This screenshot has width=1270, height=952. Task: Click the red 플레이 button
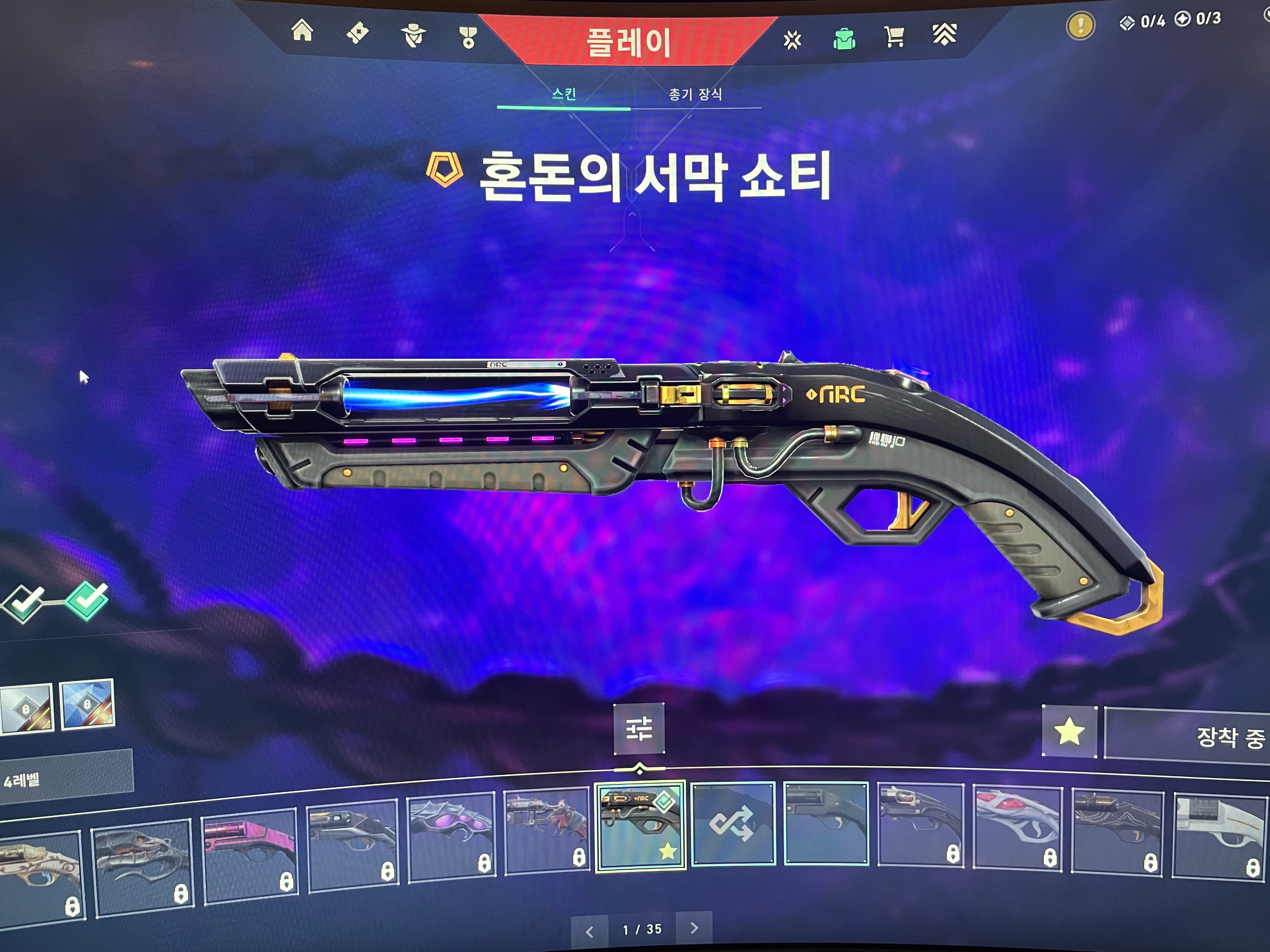pos(628,41)
